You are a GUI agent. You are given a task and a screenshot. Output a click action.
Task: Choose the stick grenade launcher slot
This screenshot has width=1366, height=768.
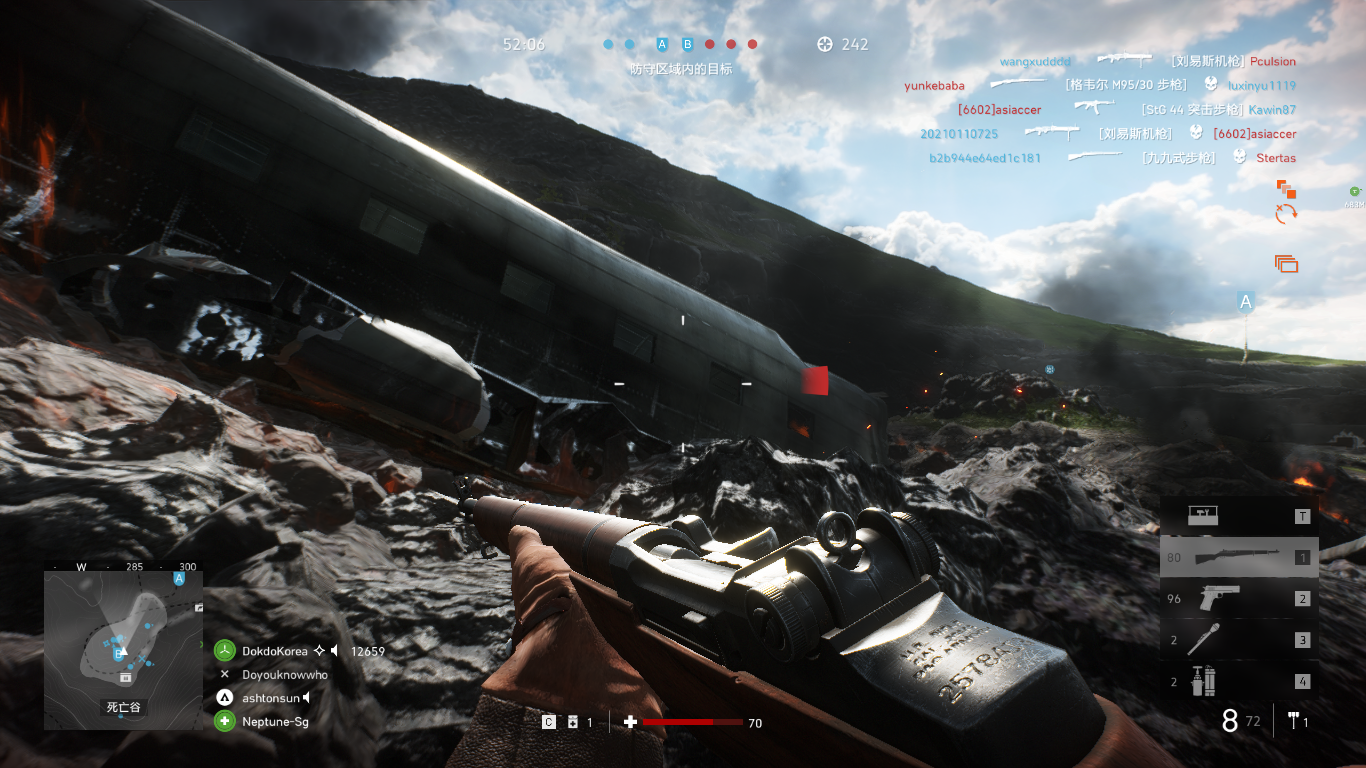click(x=1238, y=640)
